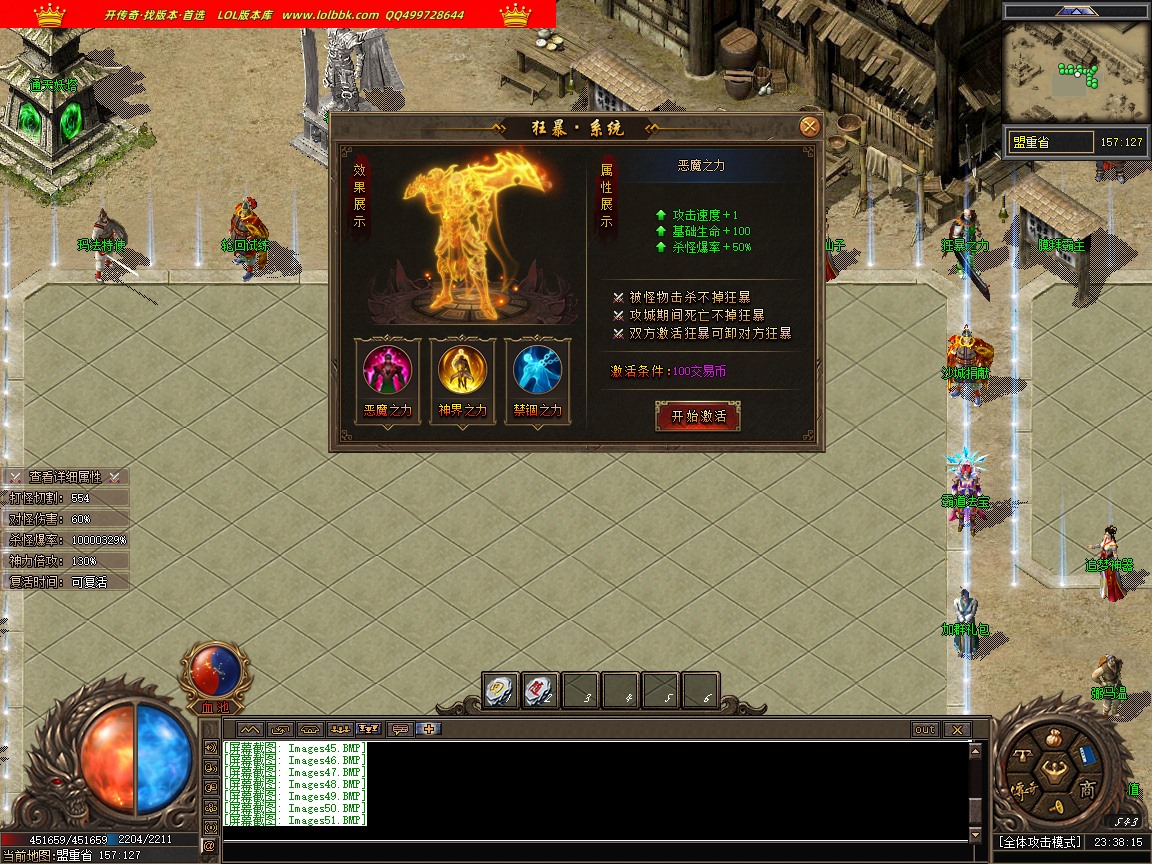
Task: Click the plus button on chat toolbar
Action: tap(429, 729)
